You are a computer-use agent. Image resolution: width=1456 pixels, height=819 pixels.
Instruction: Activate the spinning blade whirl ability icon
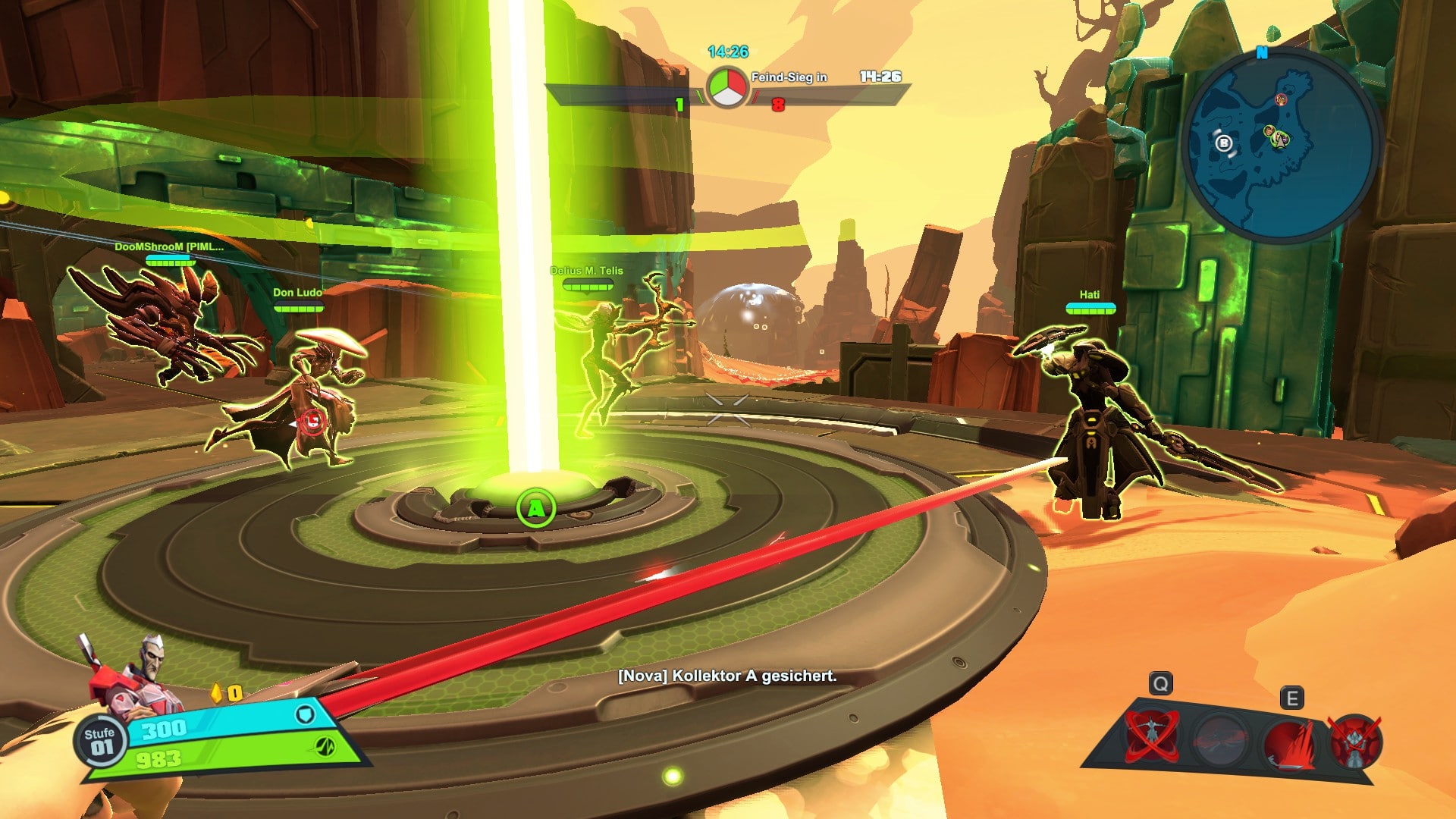click(x=1150, y=736)
